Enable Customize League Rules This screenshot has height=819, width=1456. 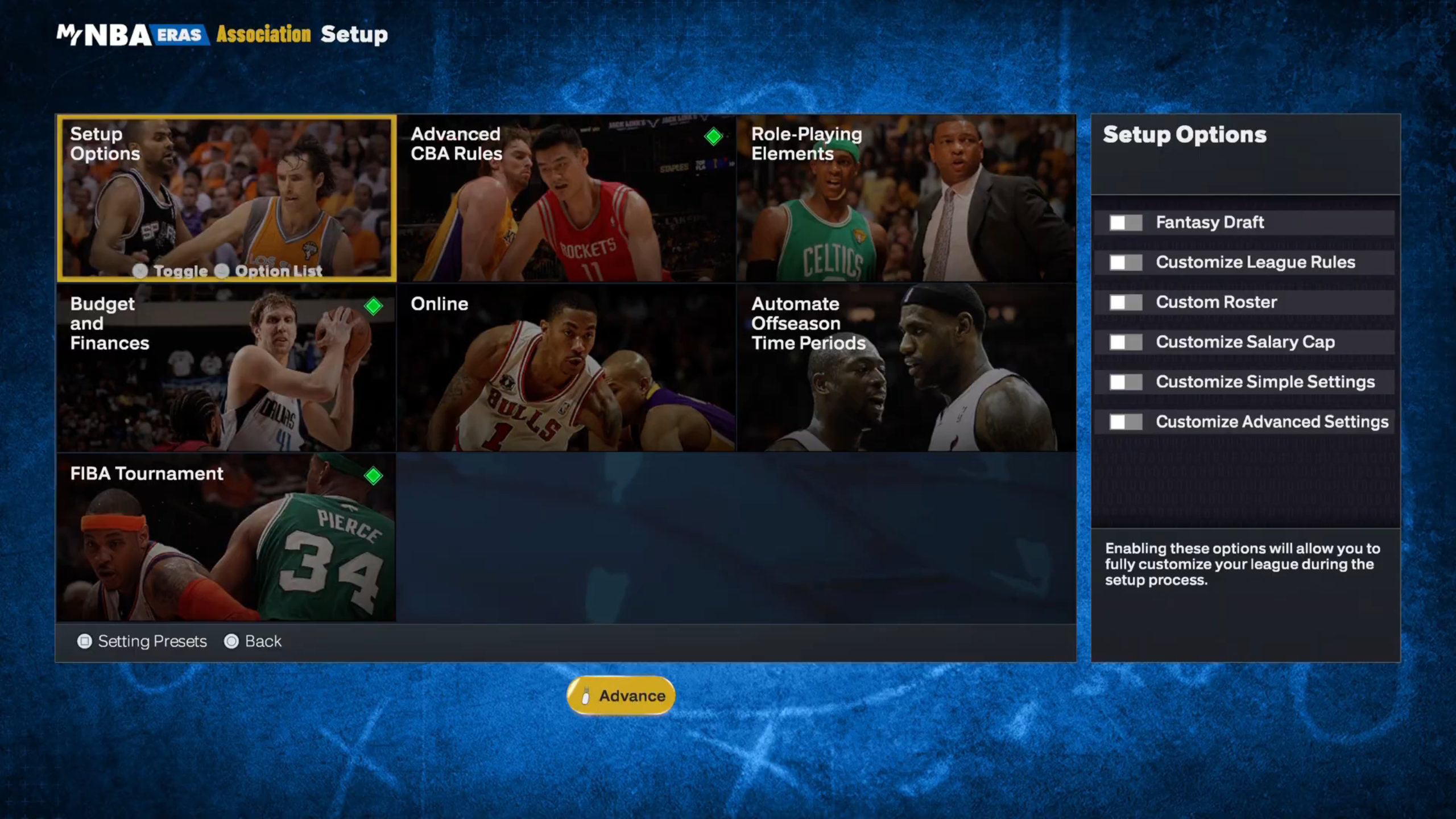coord(1126,262)
